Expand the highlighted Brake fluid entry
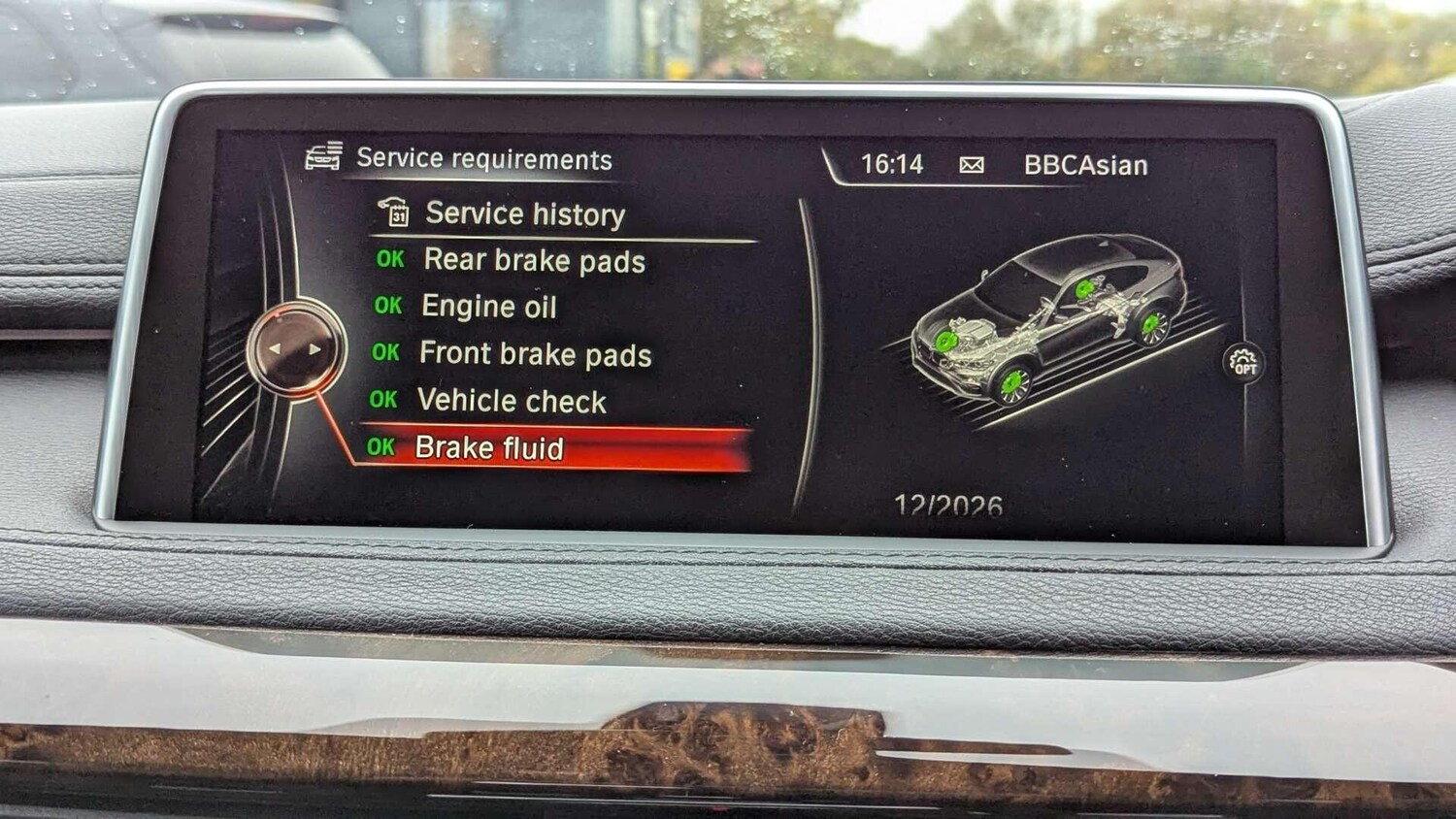The width and height of the screenshot is (1456, 819). (492, 447)
